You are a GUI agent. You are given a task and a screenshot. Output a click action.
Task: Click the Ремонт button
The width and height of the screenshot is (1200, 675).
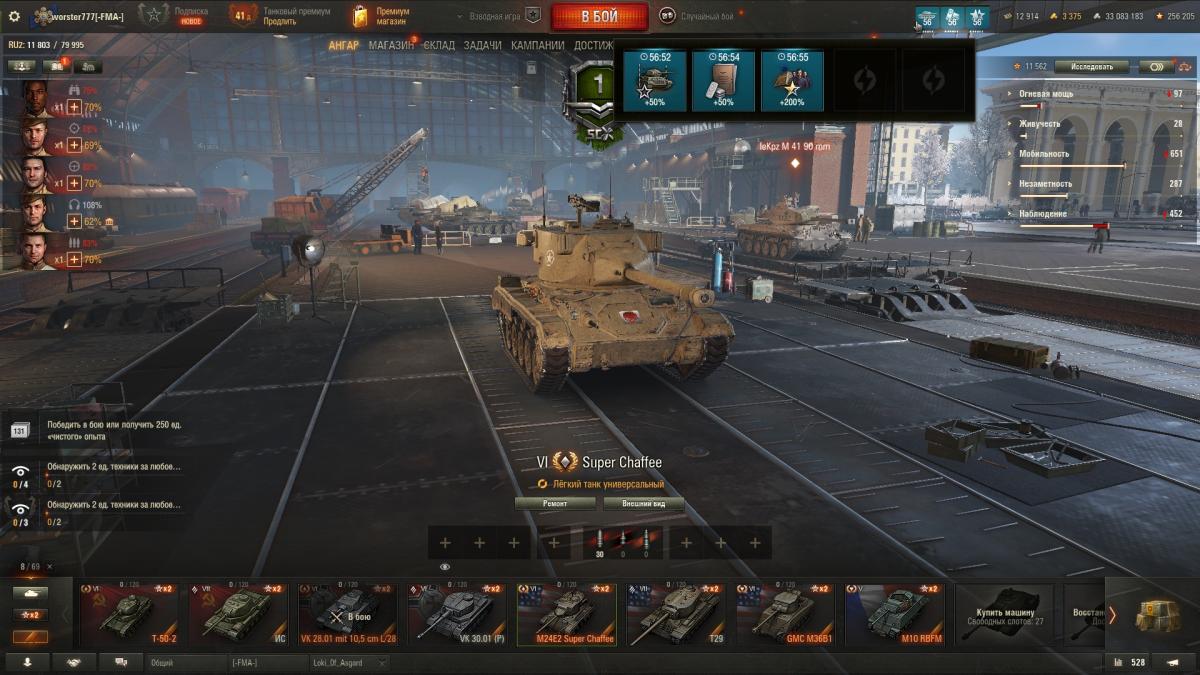point(555,504)
